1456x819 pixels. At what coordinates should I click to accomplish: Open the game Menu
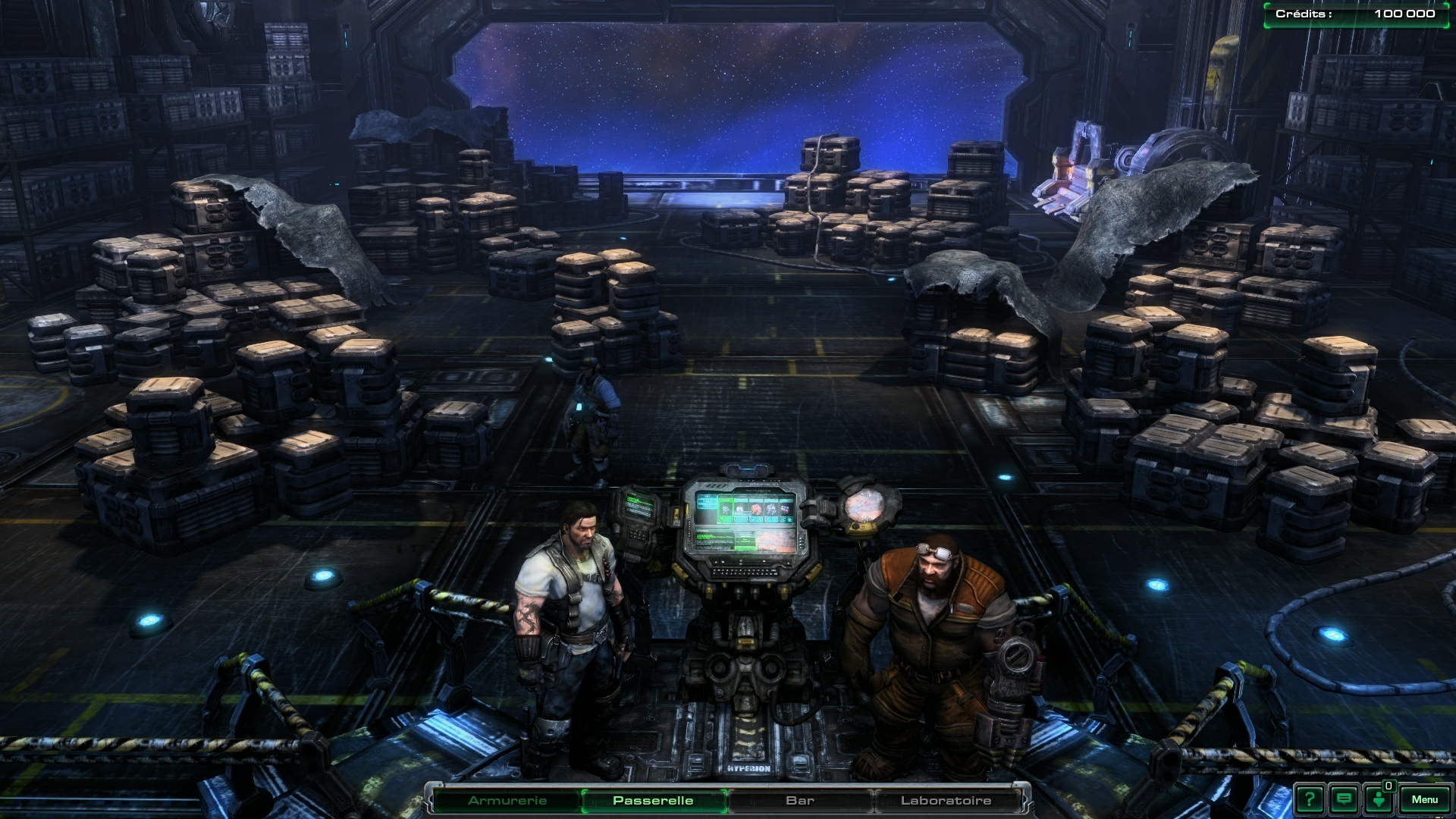pos(1424,799)
